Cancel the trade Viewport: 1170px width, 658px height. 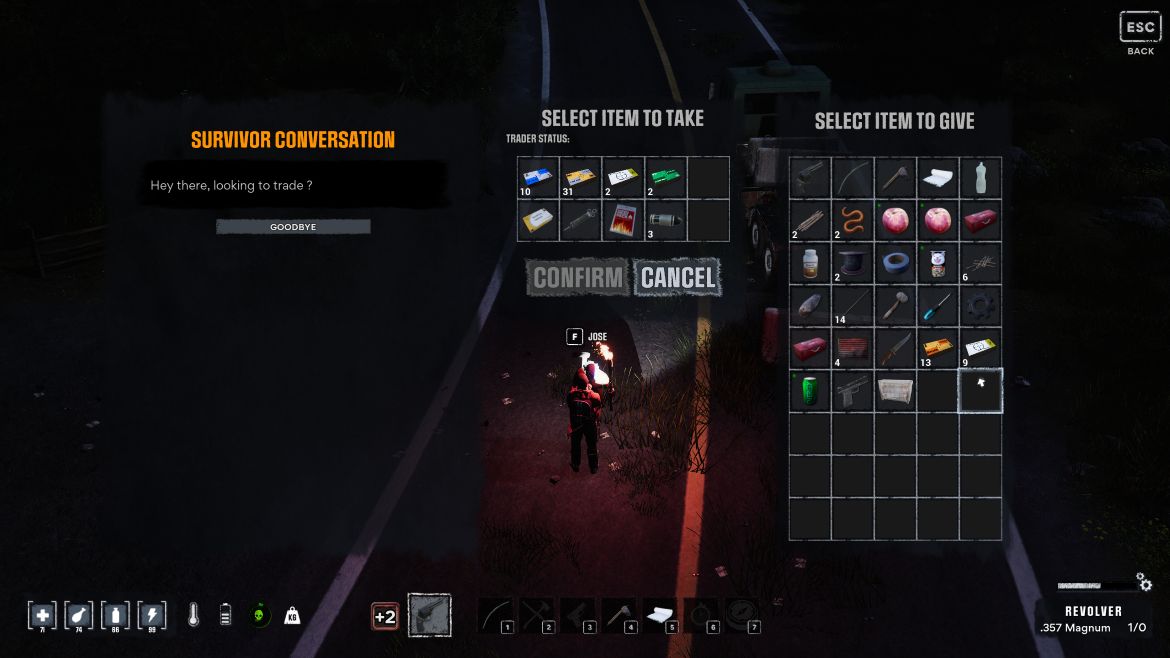click(678, 278)
